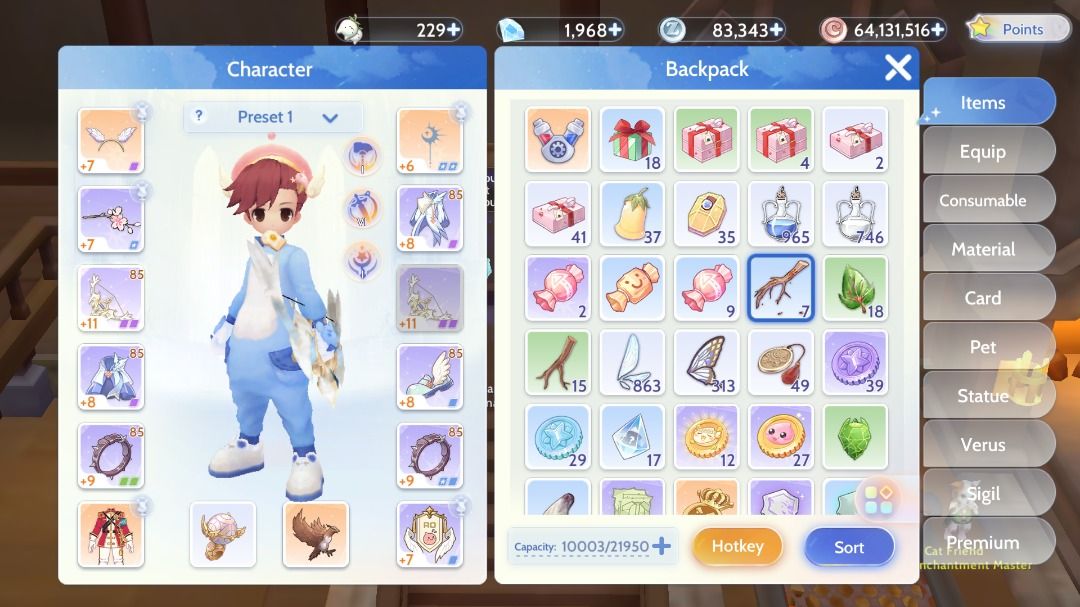Screen dimensions: 1080x607
Task: Select the green leaf item stack of 18
Action: [855, 287]
